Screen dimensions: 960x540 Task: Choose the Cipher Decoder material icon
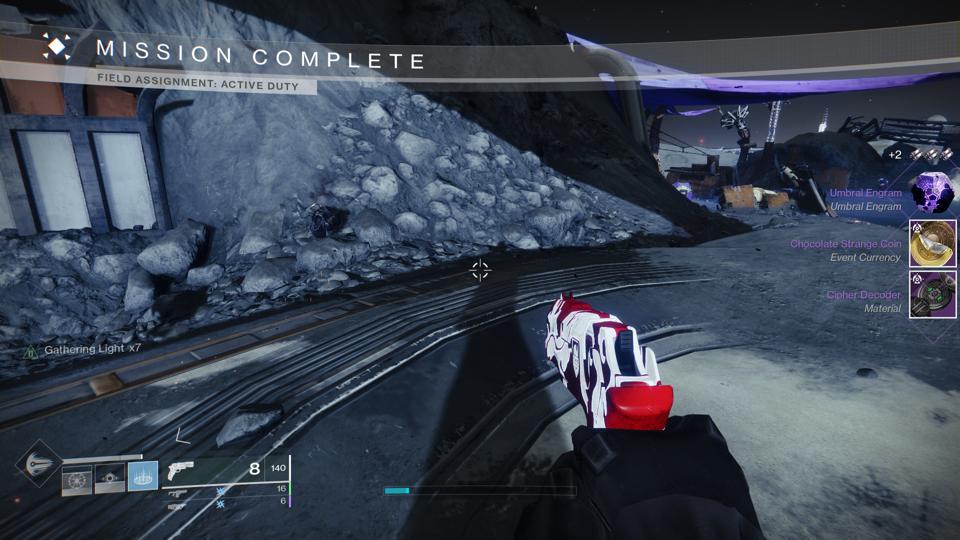[932, 295]
